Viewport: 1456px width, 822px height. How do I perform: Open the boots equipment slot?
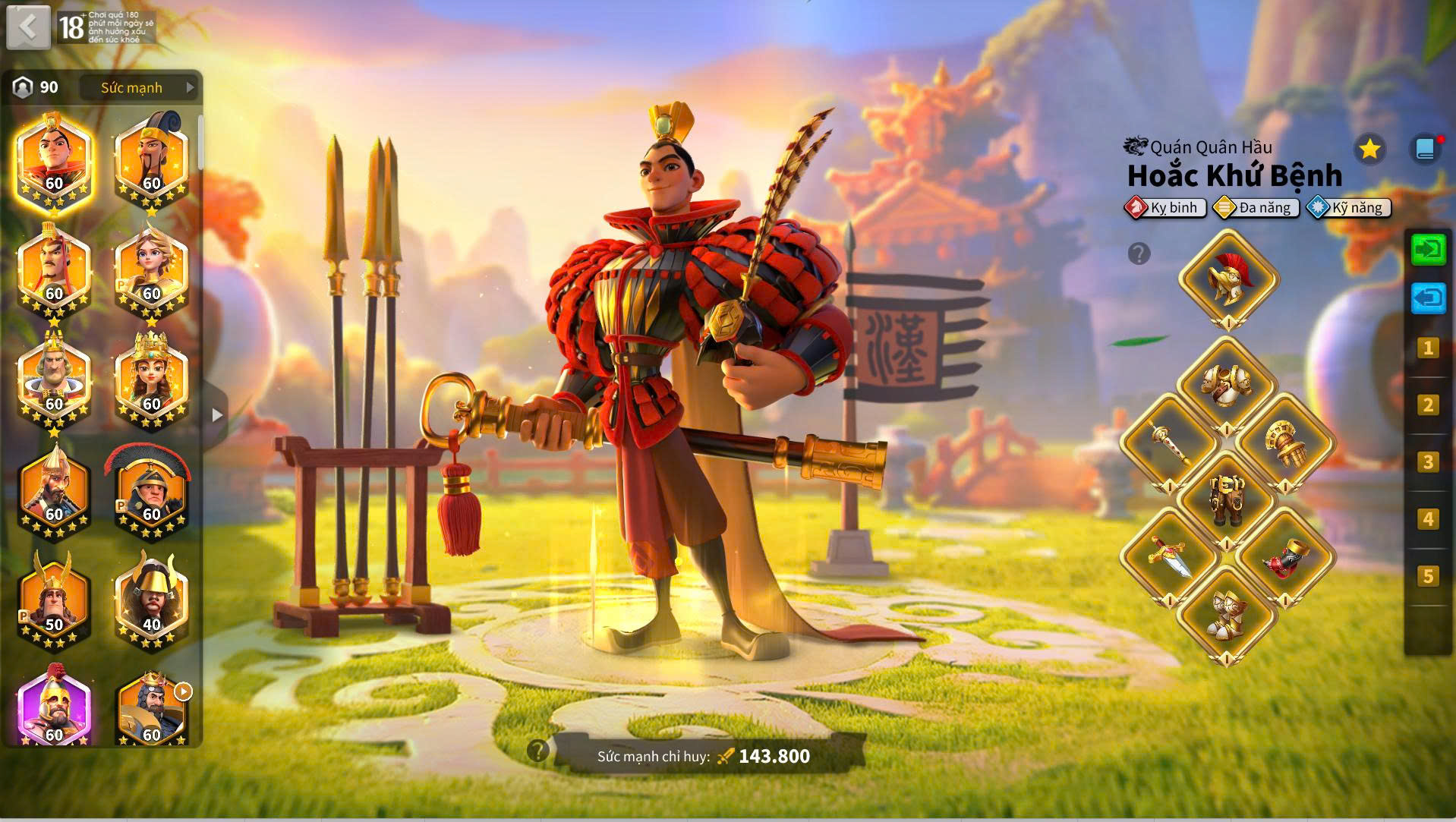pyautogui.click(x=1227, y=615)
